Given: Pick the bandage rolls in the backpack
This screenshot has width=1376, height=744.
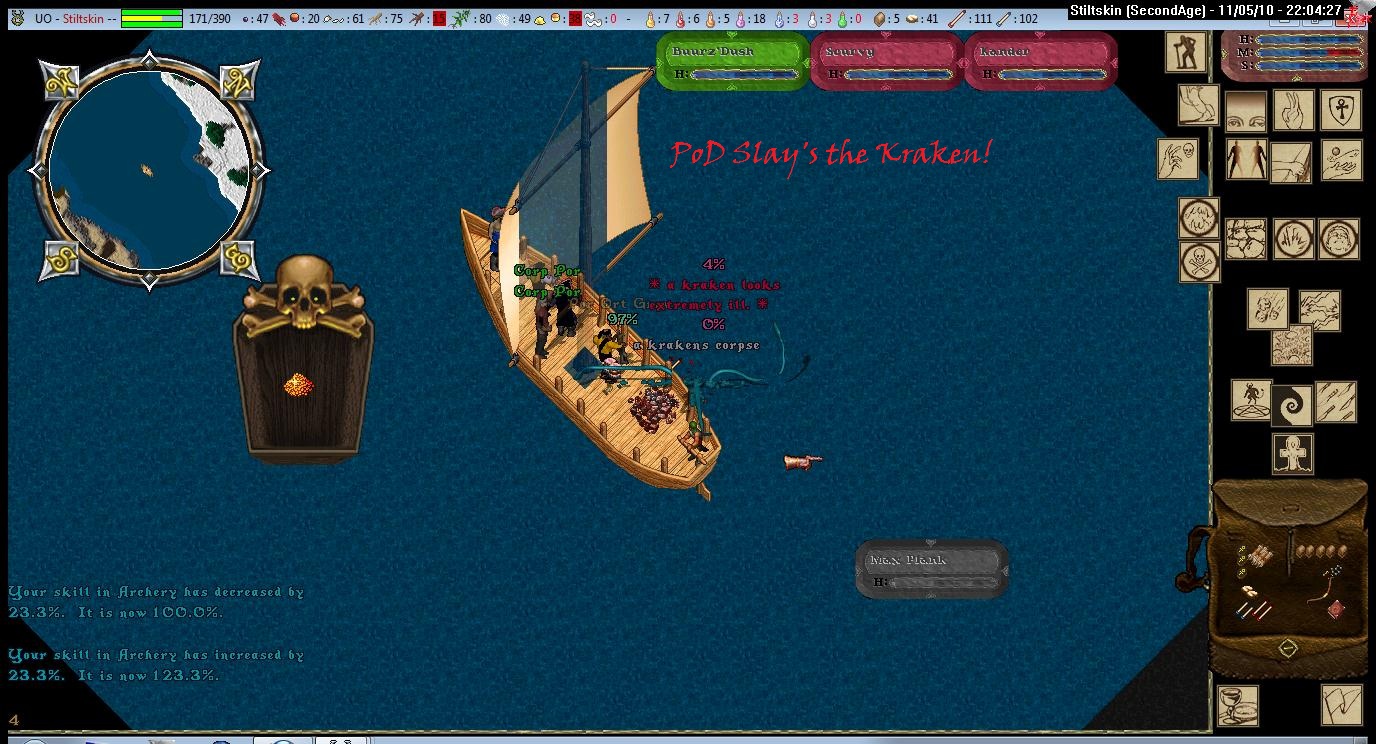Looking at the screenshot, I should [x=1261, y=555].
